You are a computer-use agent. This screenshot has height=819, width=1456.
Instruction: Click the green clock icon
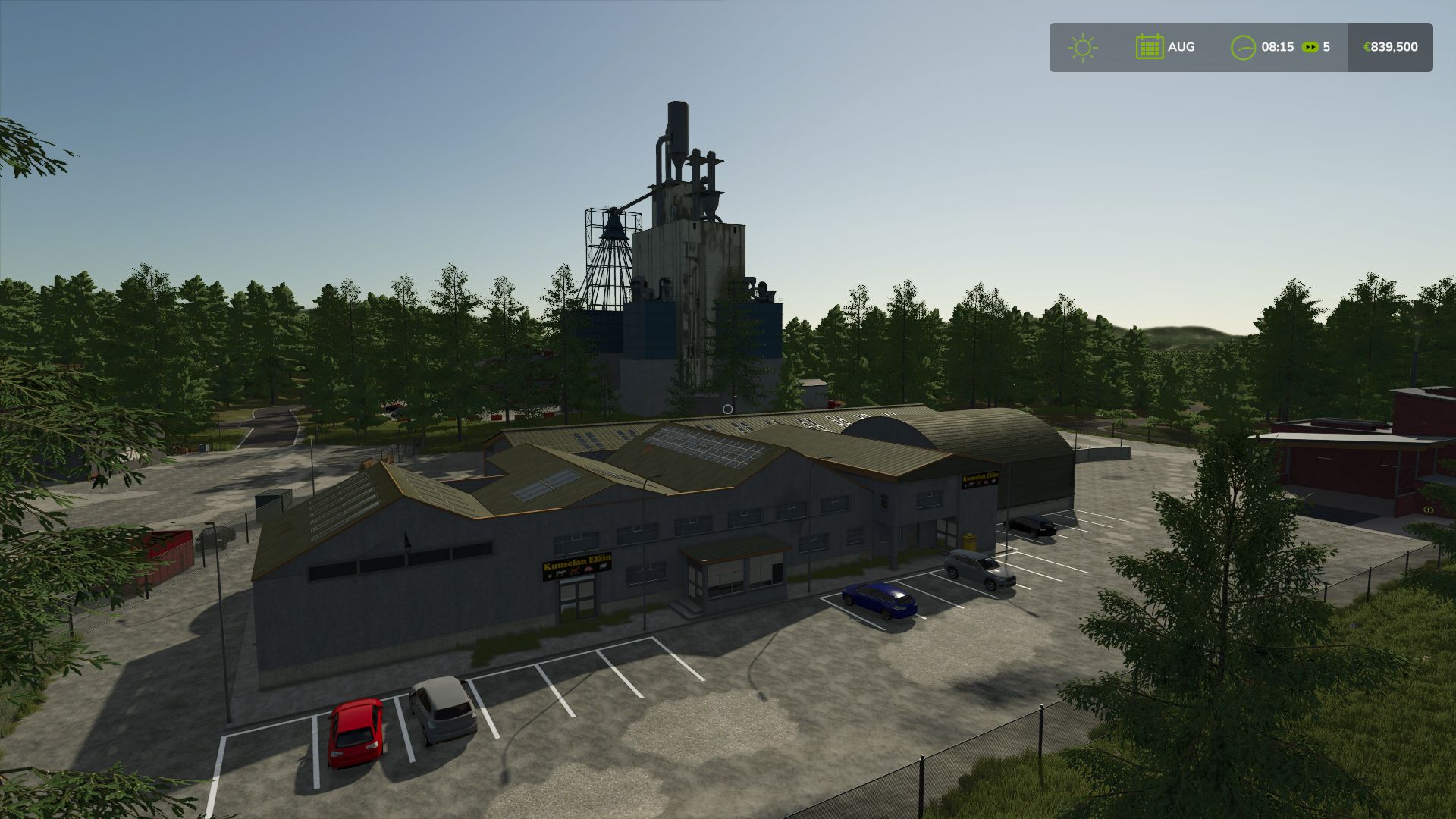click(1243, 47)
